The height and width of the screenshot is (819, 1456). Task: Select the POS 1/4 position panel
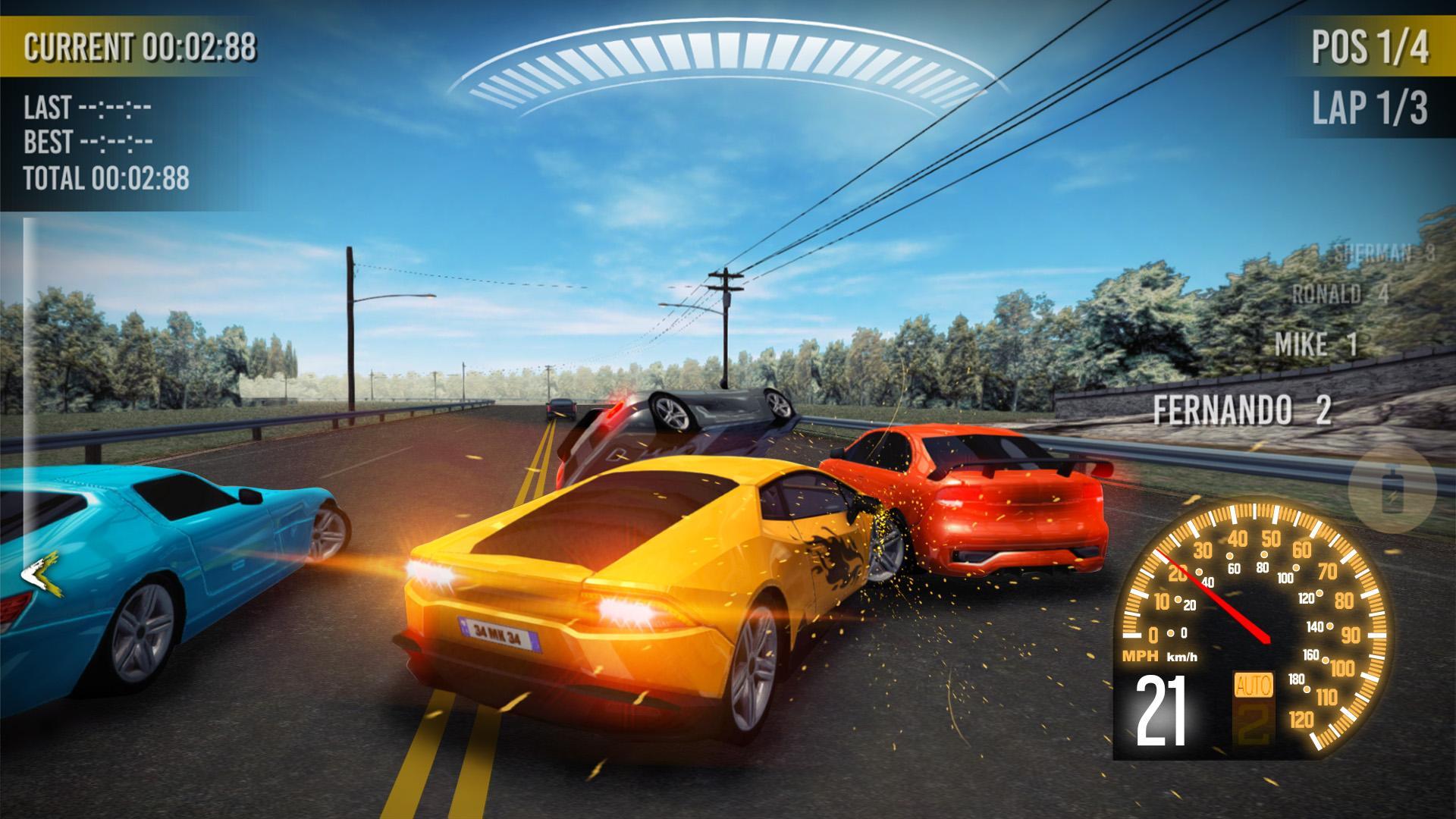(1374, 45)
